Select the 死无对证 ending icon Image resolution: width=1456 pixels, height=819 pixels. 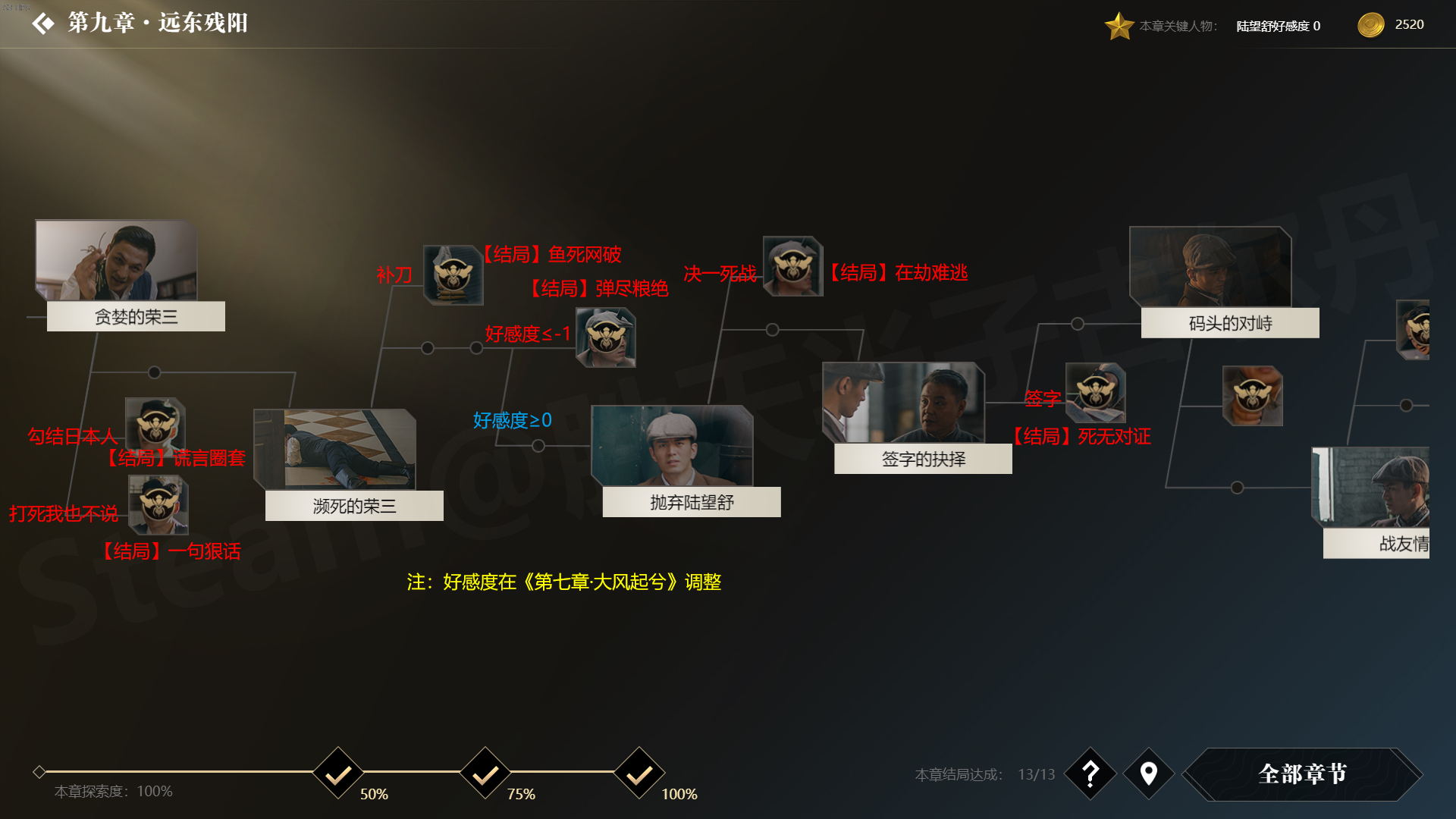(1095, 393)
